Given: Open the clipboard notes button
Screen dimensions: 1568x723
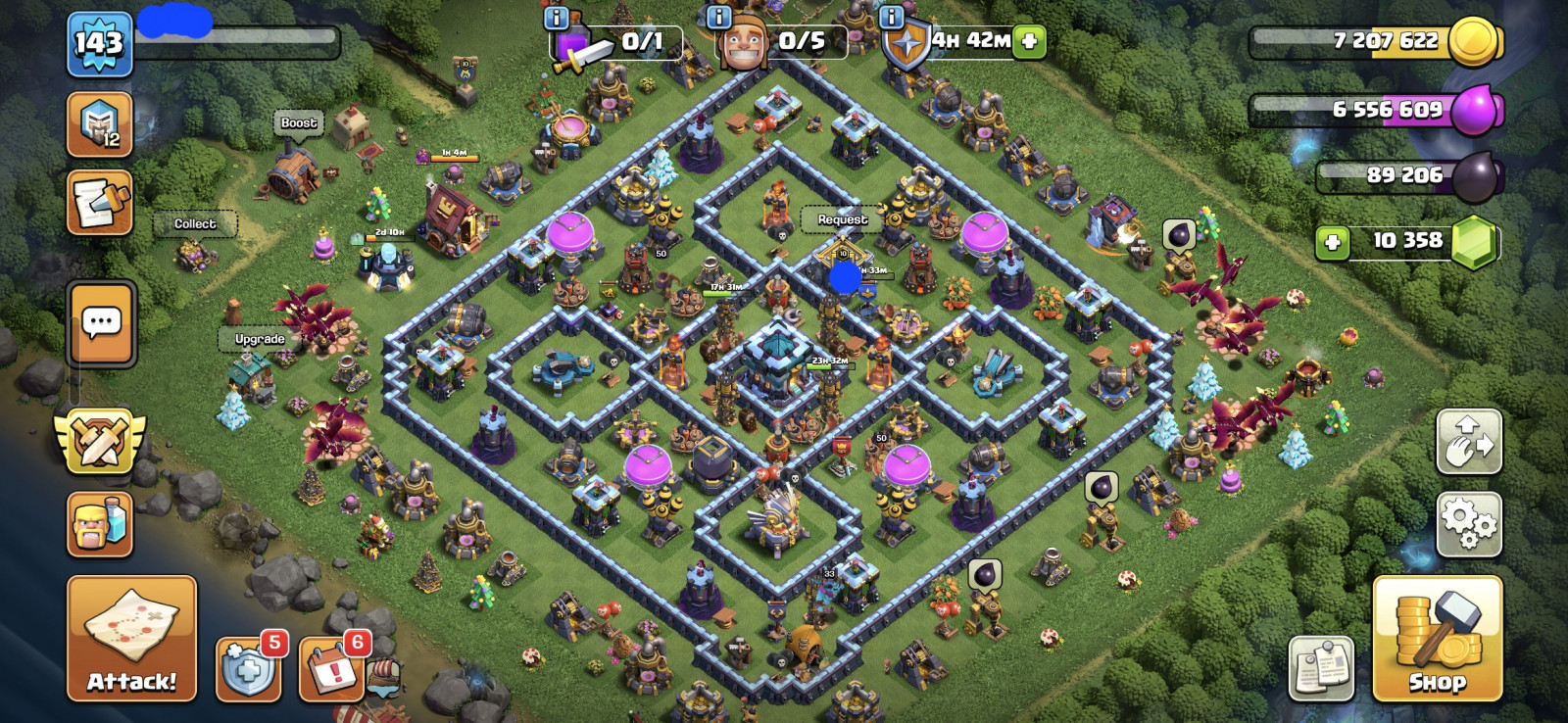Looking at the screenshot, I should [1321, 669].
